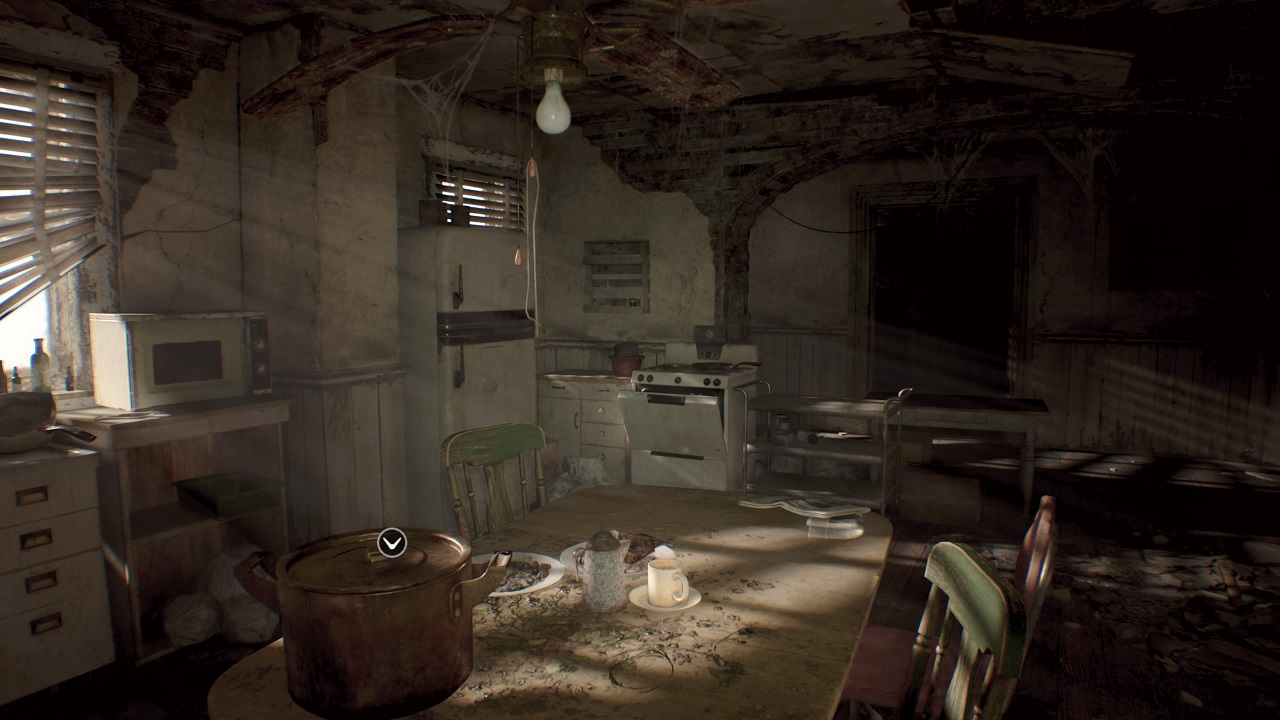Select the interaction marker above the pot

392,542
